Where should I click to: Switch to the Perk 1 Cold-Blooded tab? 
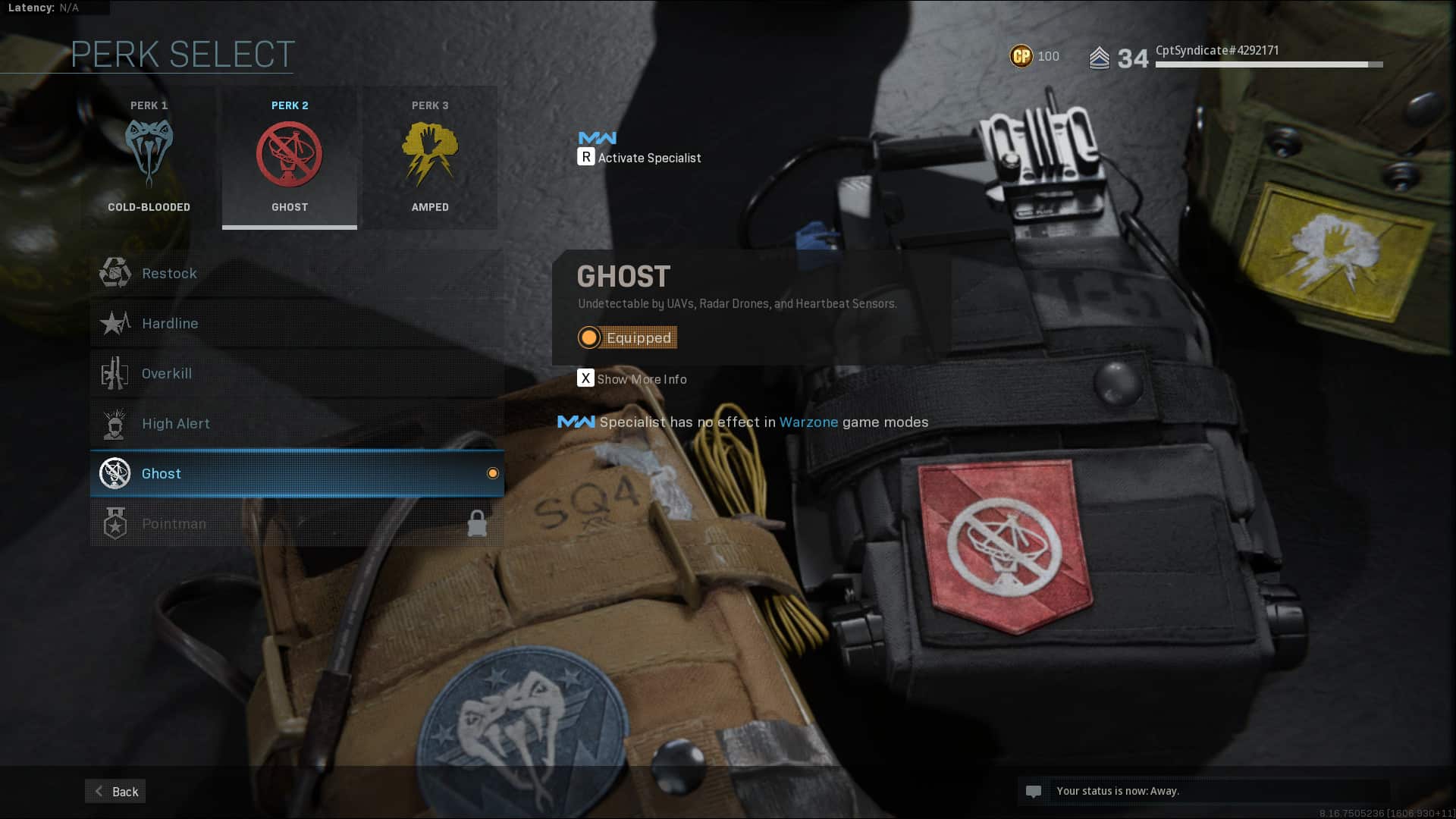point(149,158)
